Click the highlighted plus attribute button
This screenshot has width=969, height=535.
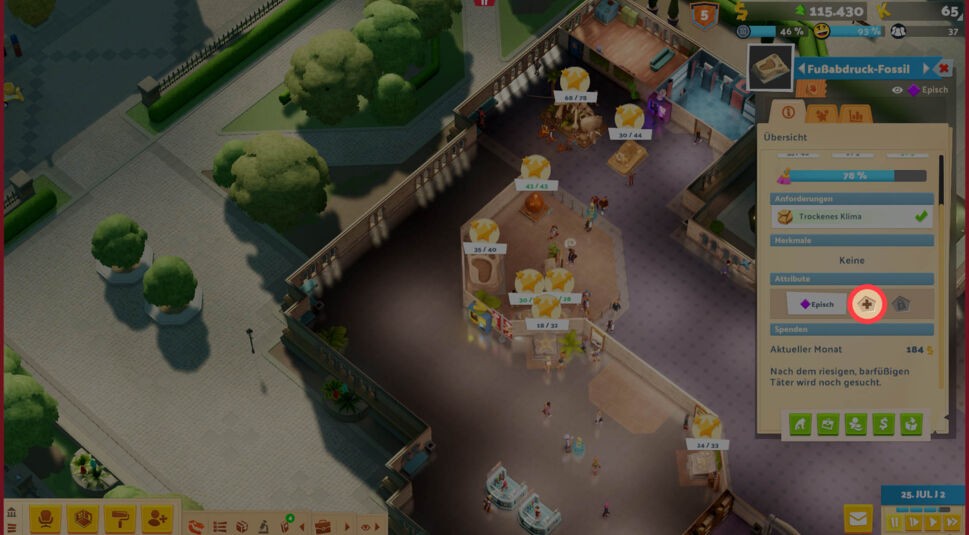coord(866,304)
